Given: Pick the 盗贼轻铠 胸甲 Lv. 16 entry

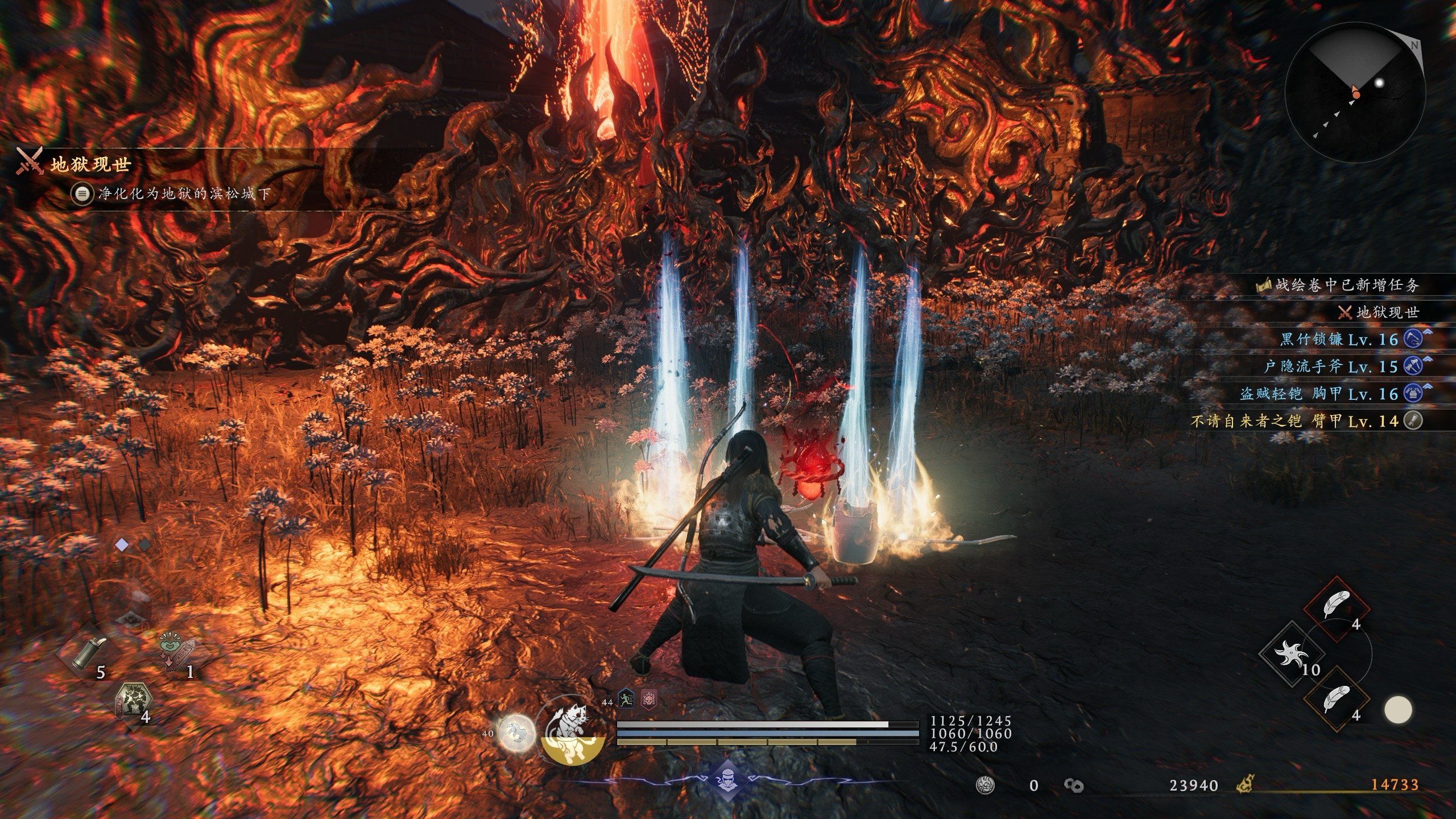Looking at the screenshot, I should tap(1318, 394).
